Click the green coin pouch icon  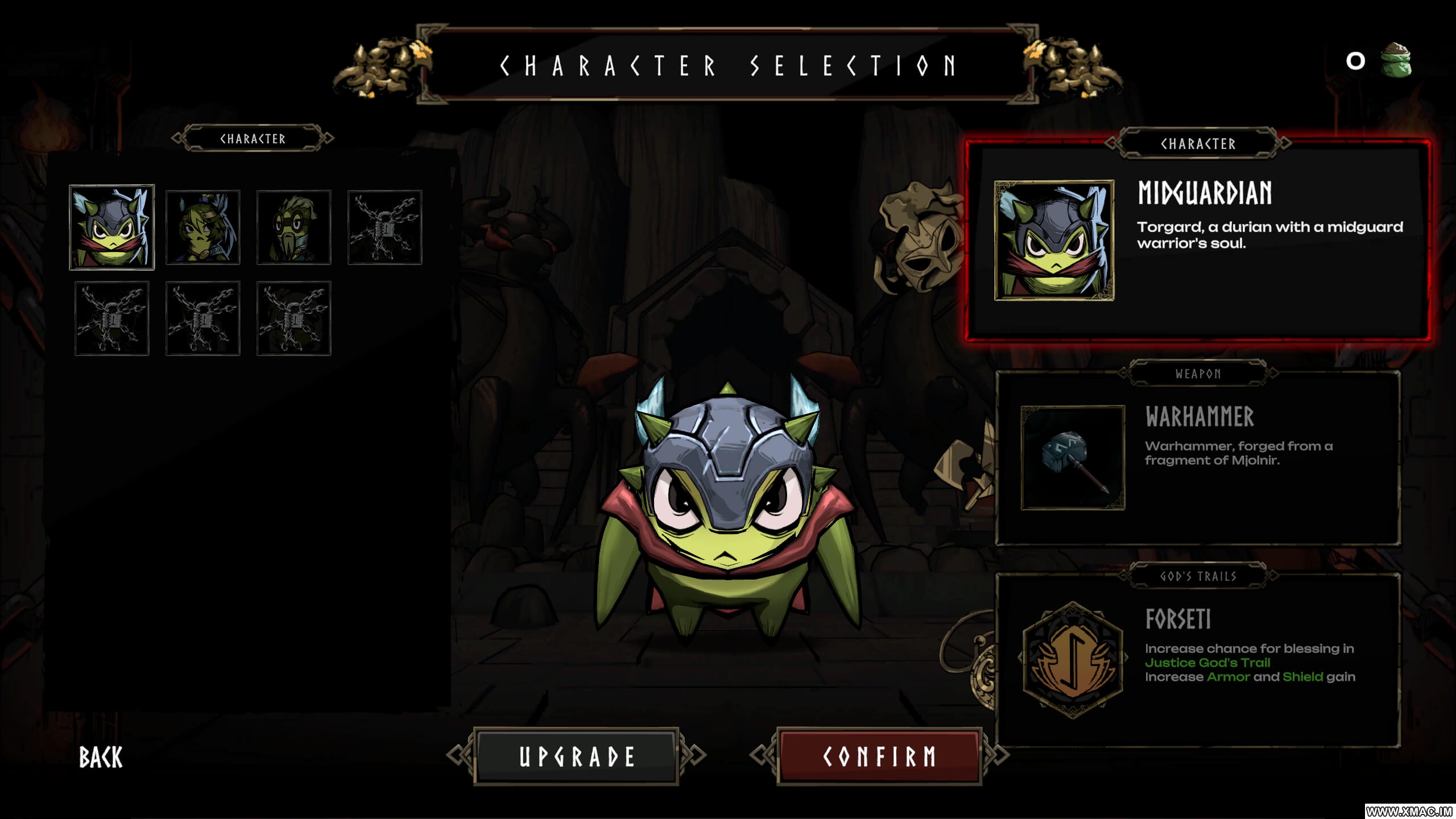point(1396,60)
